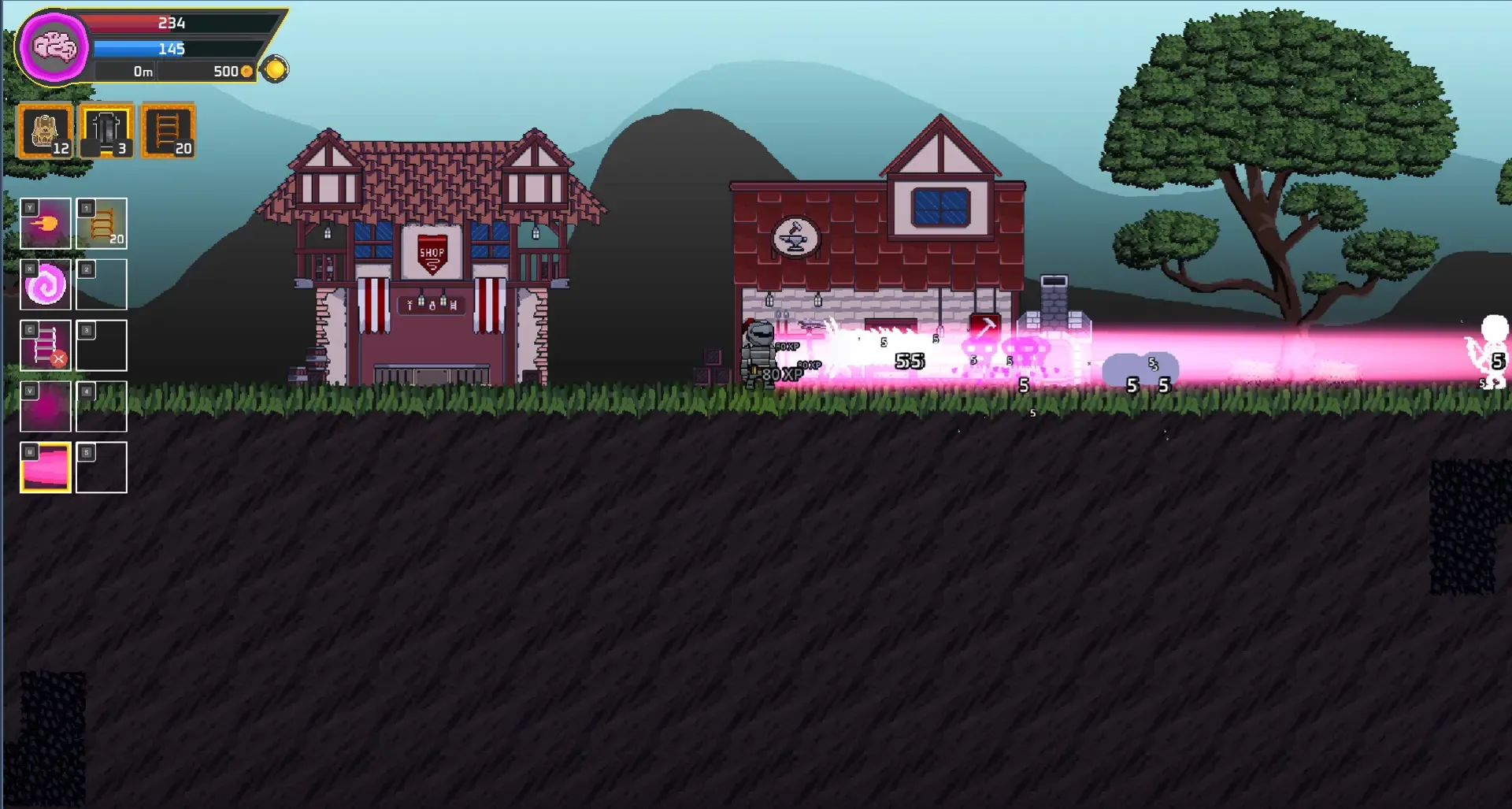Select hotbar slot 1 with ladders

pyautogui.click(x=101, y=224)
